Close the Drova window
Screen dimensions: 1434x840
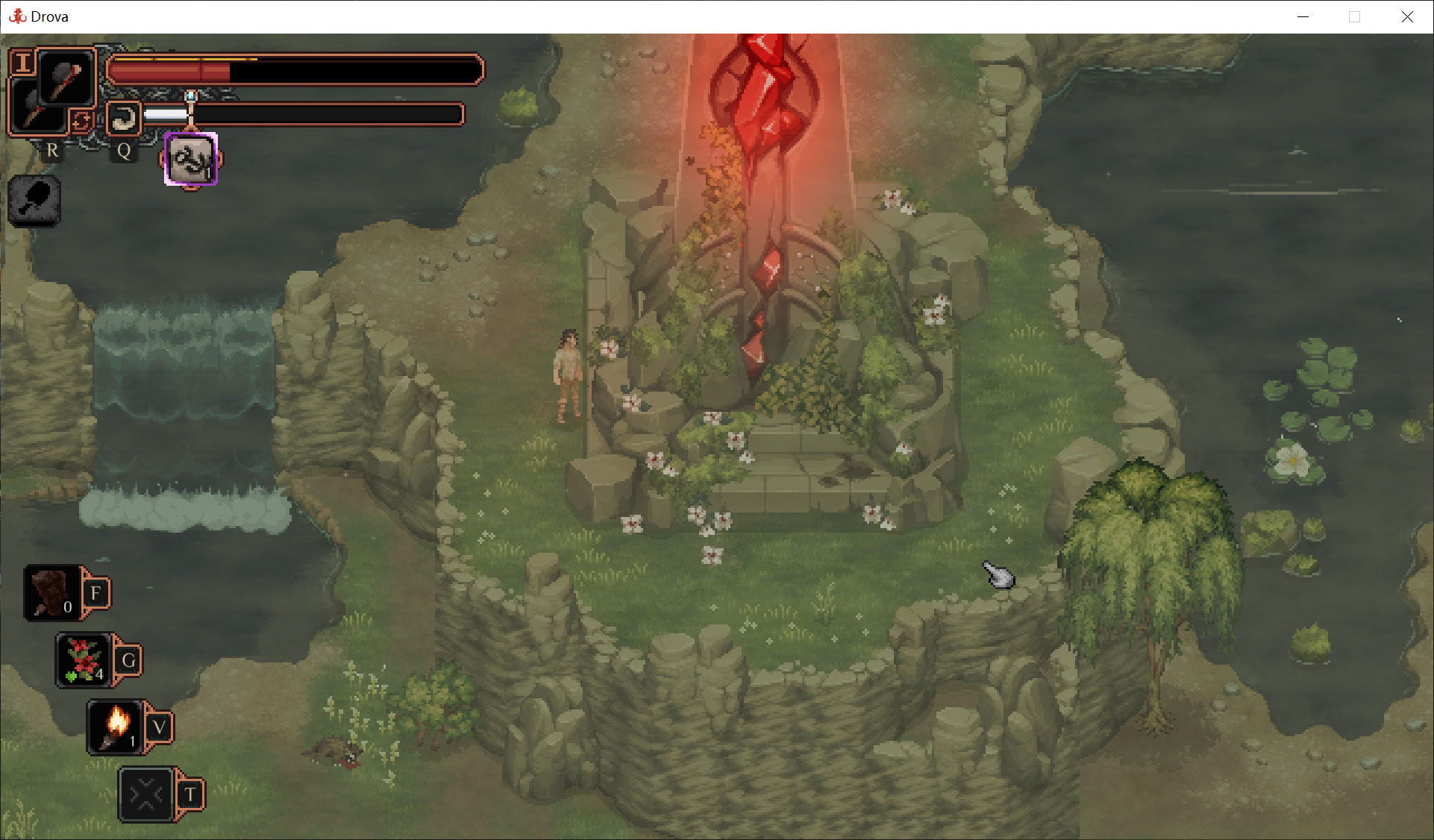click(1407, 16)
